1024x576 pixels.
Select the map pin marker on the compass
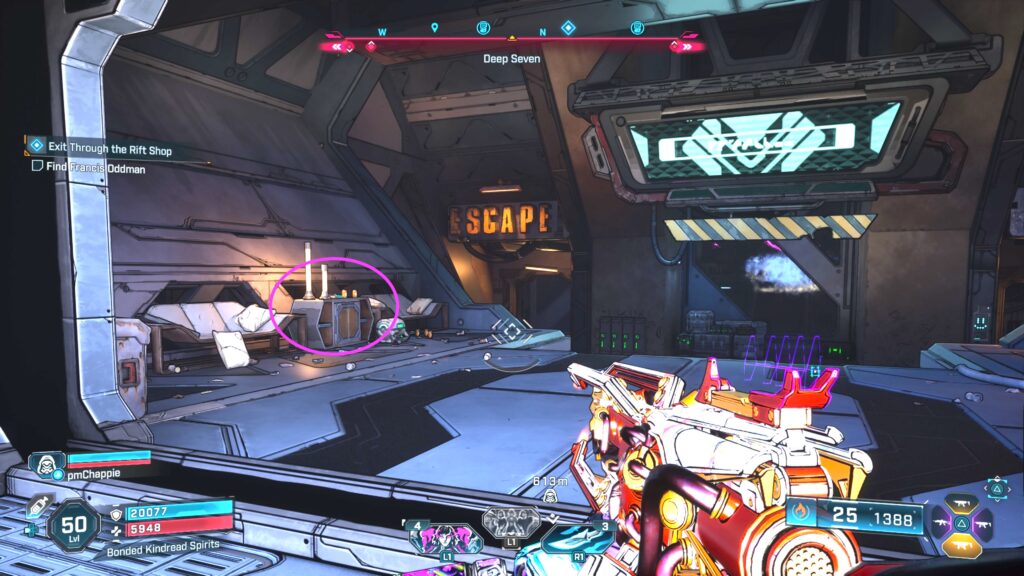point(435,28)
